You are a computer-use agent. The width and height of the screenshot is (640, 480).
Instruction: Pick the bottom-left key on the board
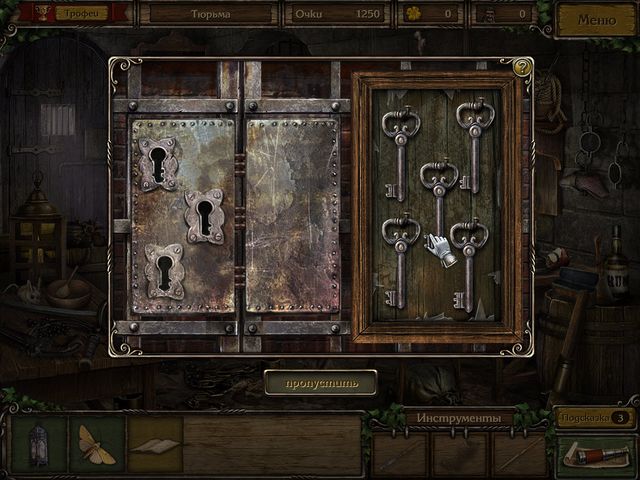pyautogui.click(x=400, y=258)
